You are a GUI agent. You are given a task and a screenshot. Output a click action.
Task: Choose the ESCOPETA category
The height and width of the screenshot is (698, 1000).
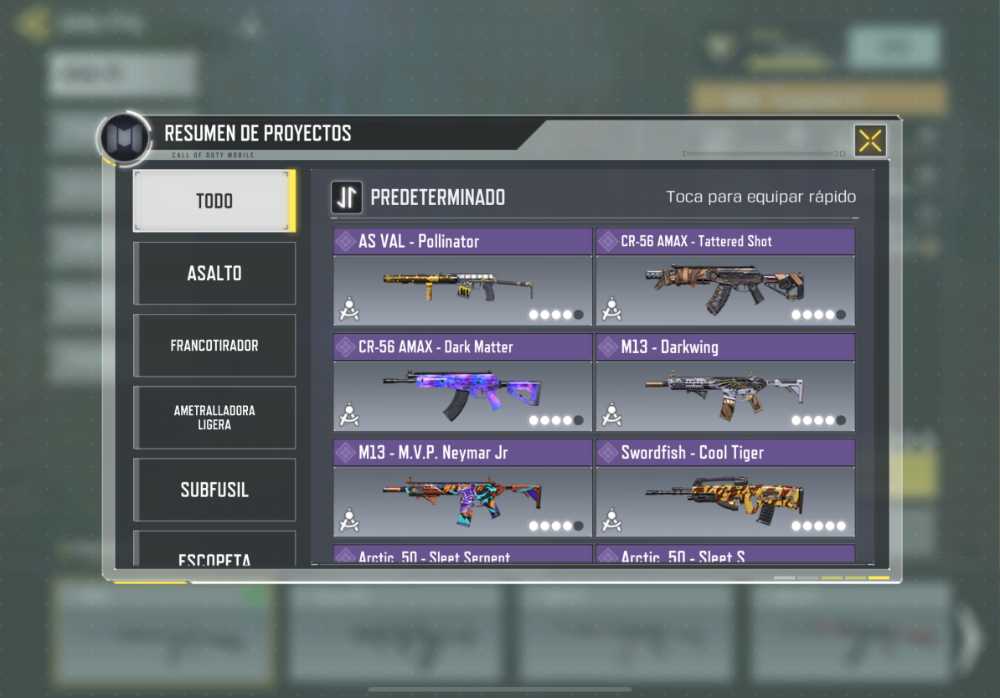coord(214,554)
